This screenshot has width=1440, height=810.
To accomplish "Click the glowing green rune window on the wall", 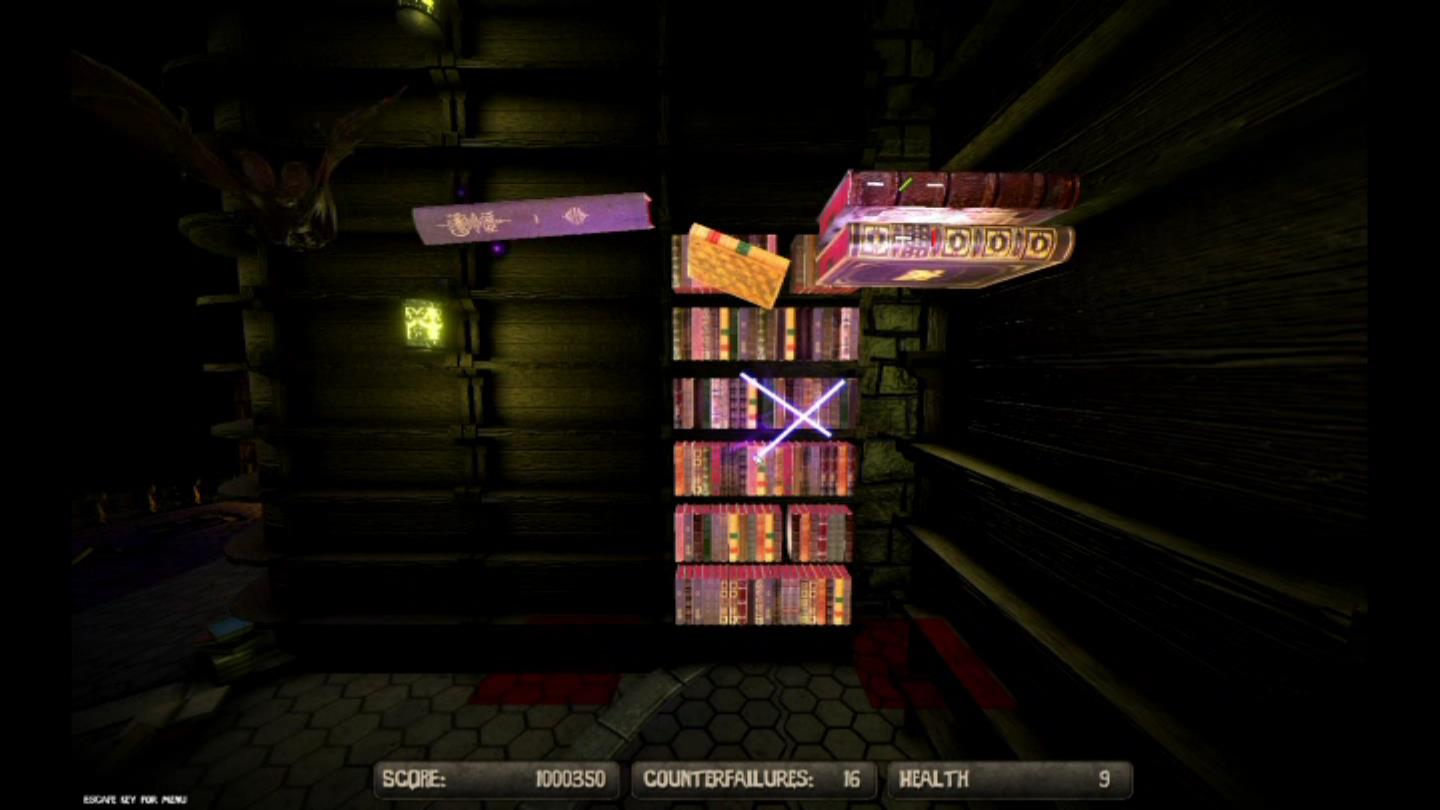I will coord(425,320).
